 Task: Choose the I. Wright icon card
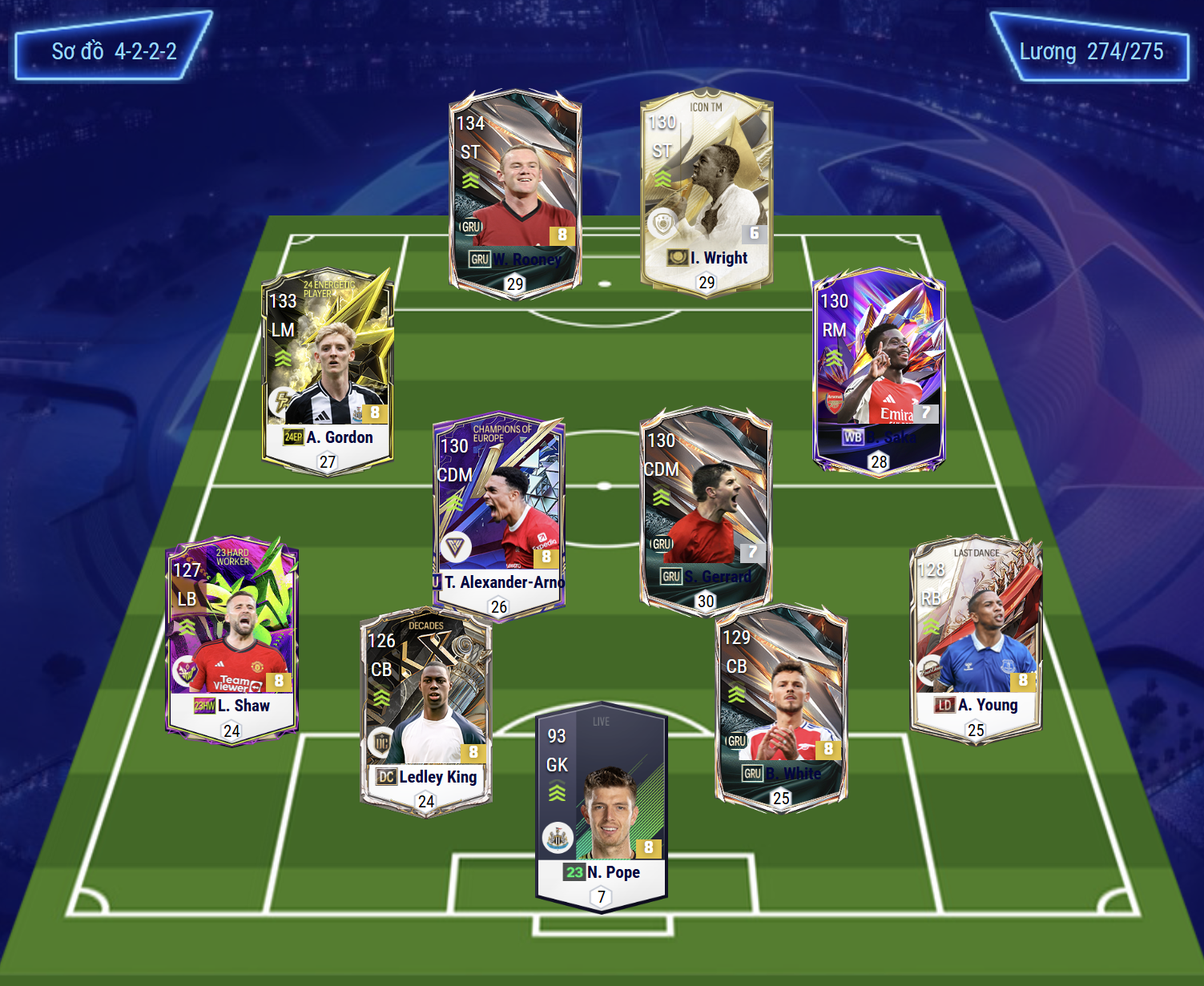tap(707, 191)
